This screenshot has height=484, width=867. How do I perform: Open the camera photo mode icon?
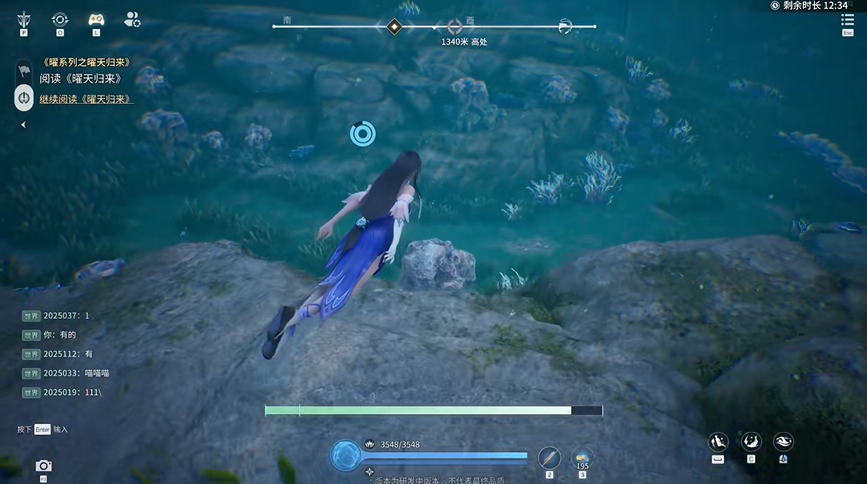[43, 466]
